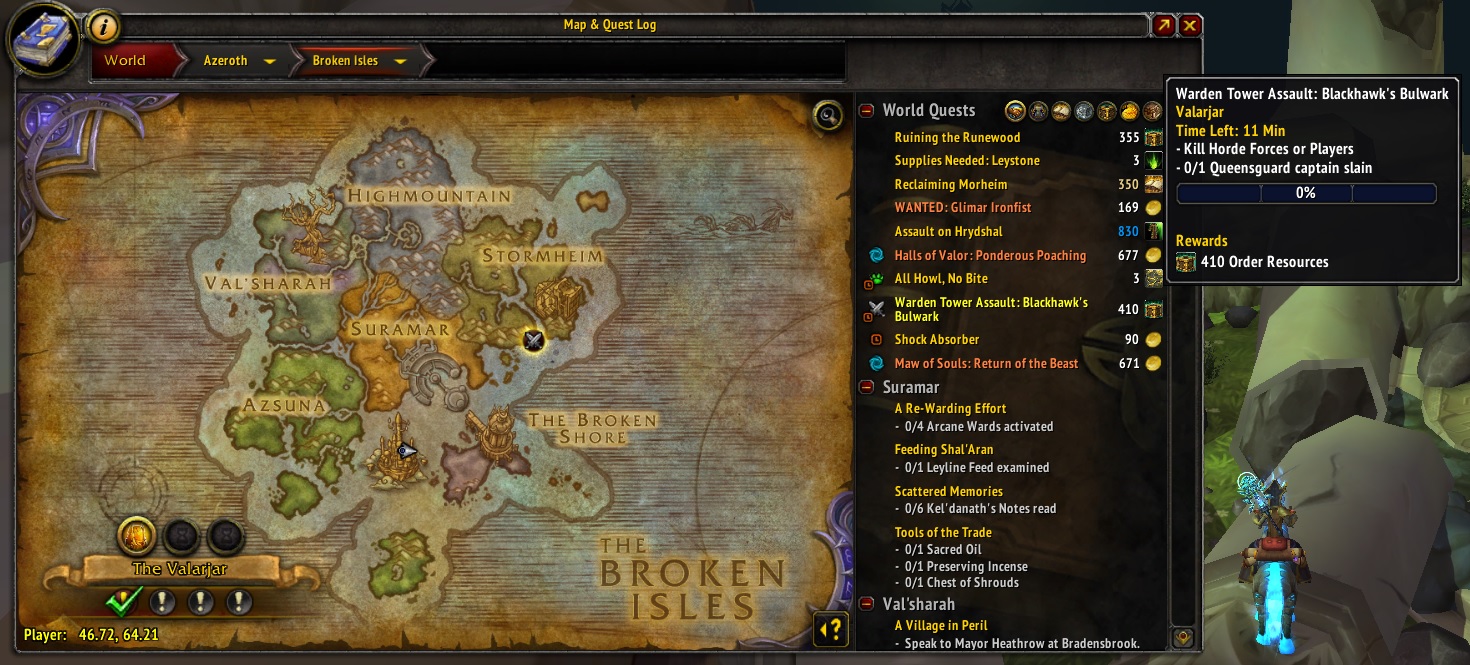The image size is (1470, 665).
Task: Toggle the map window size arrow button
Action: [x=1163, y=26]
